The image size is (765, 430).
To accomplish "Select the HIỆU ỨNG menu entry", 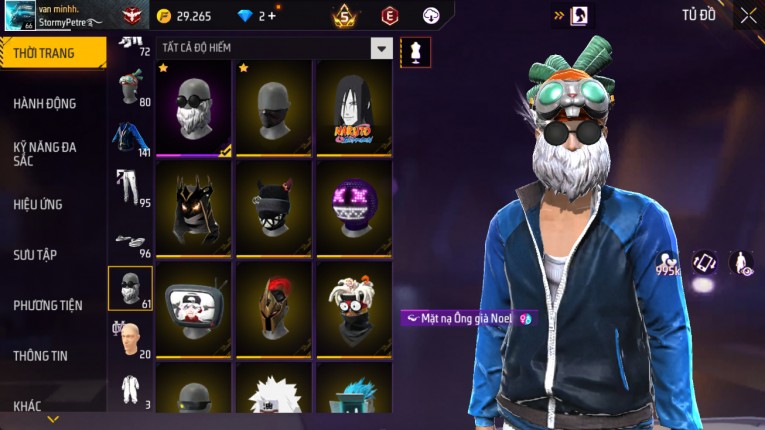I will coord(38,204).
